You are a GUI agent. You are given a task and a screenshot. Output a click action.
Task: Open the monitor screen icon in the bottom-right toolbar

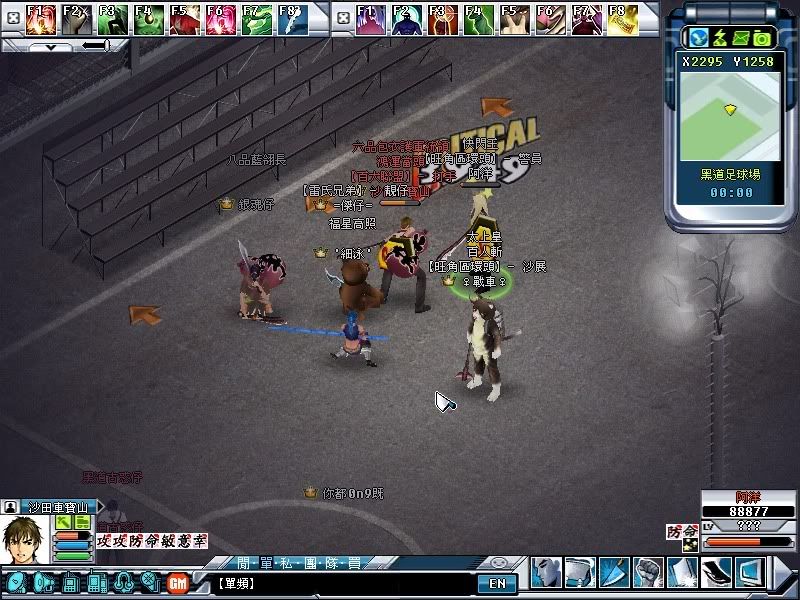point(750,573)
